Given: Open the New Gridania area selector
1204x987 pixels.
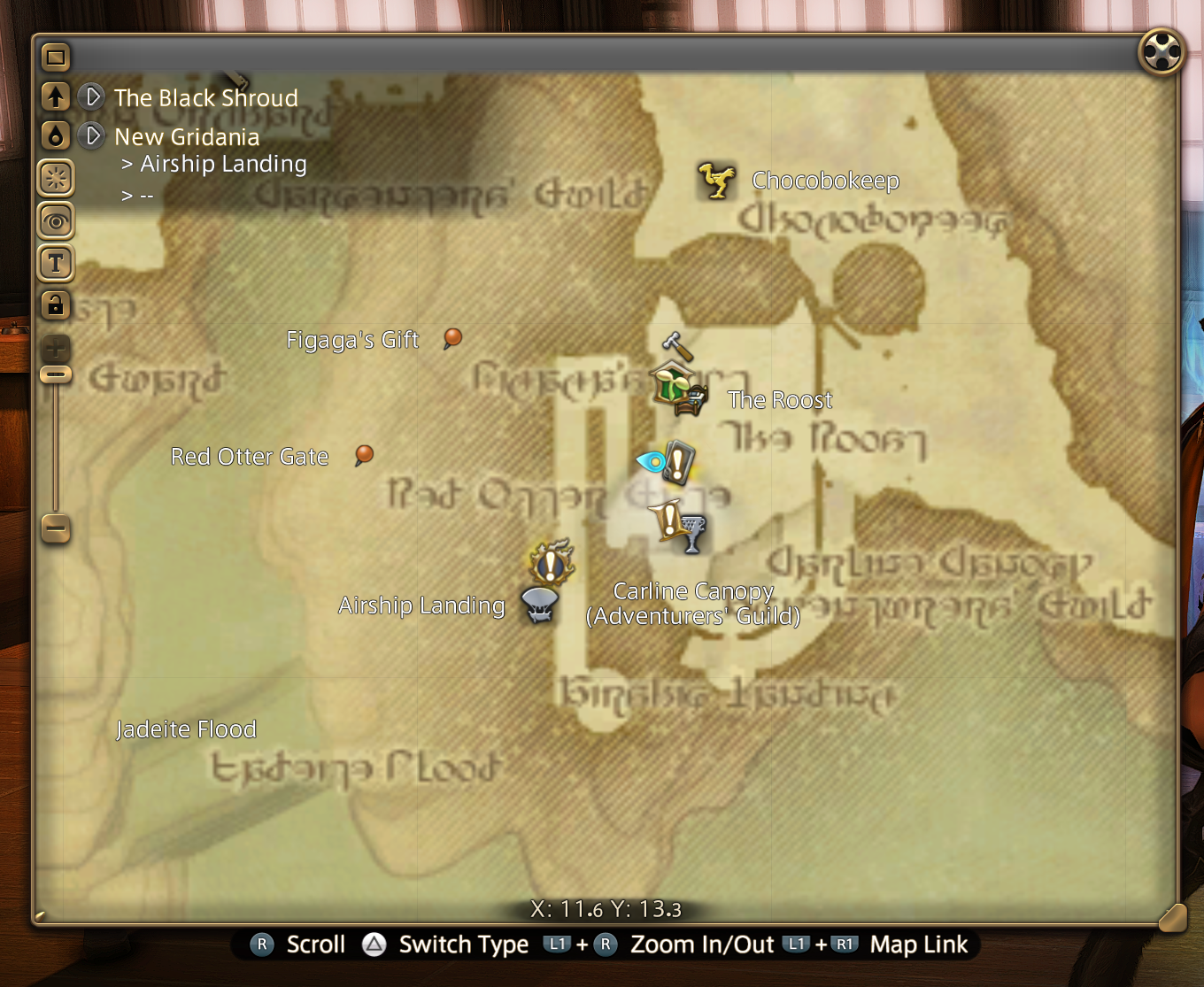Looking at the screenshot, I should [x=92, y=135].
